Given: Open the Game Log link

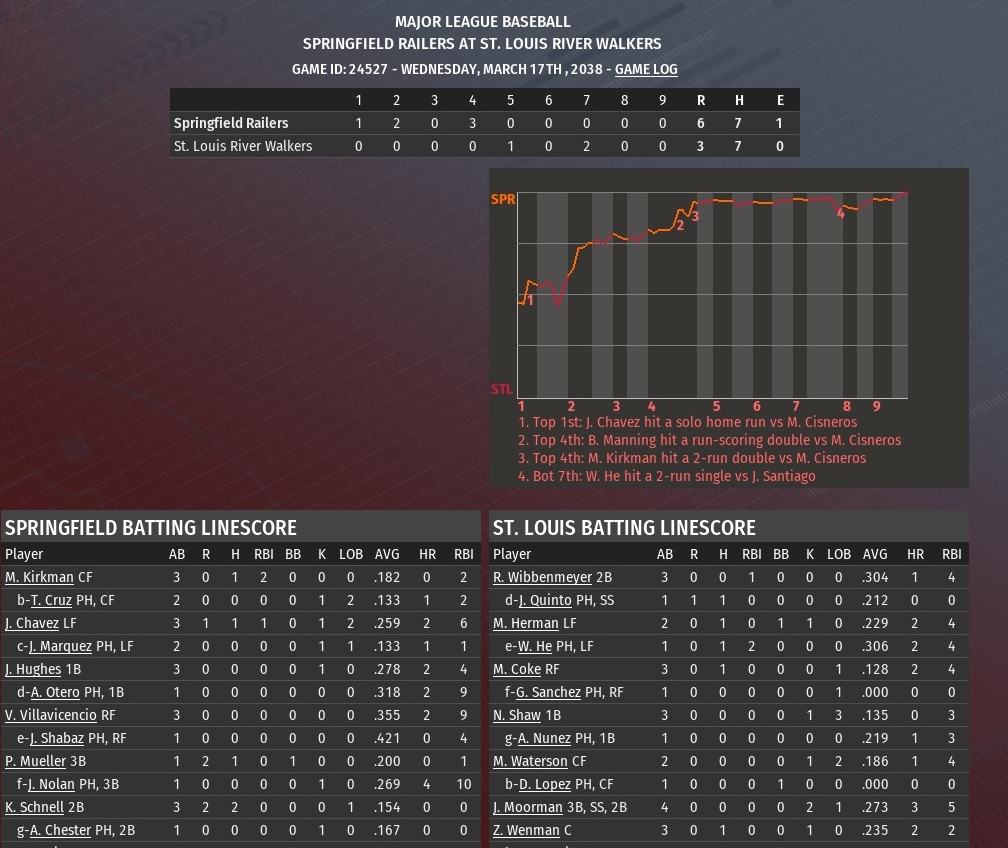Looking at the screenshot, I should [646, 69].
